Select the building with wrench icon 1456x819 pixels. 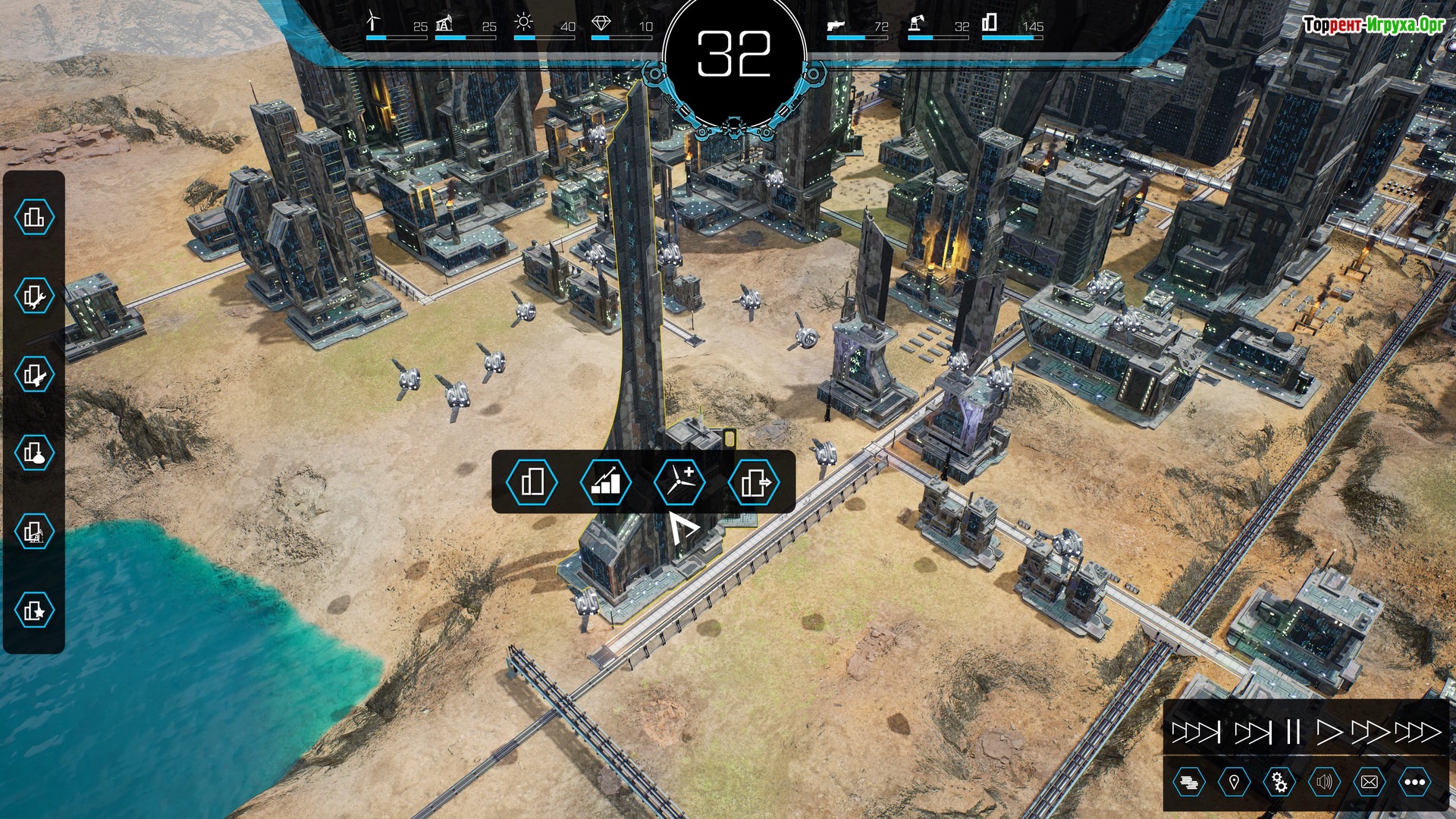34,297
